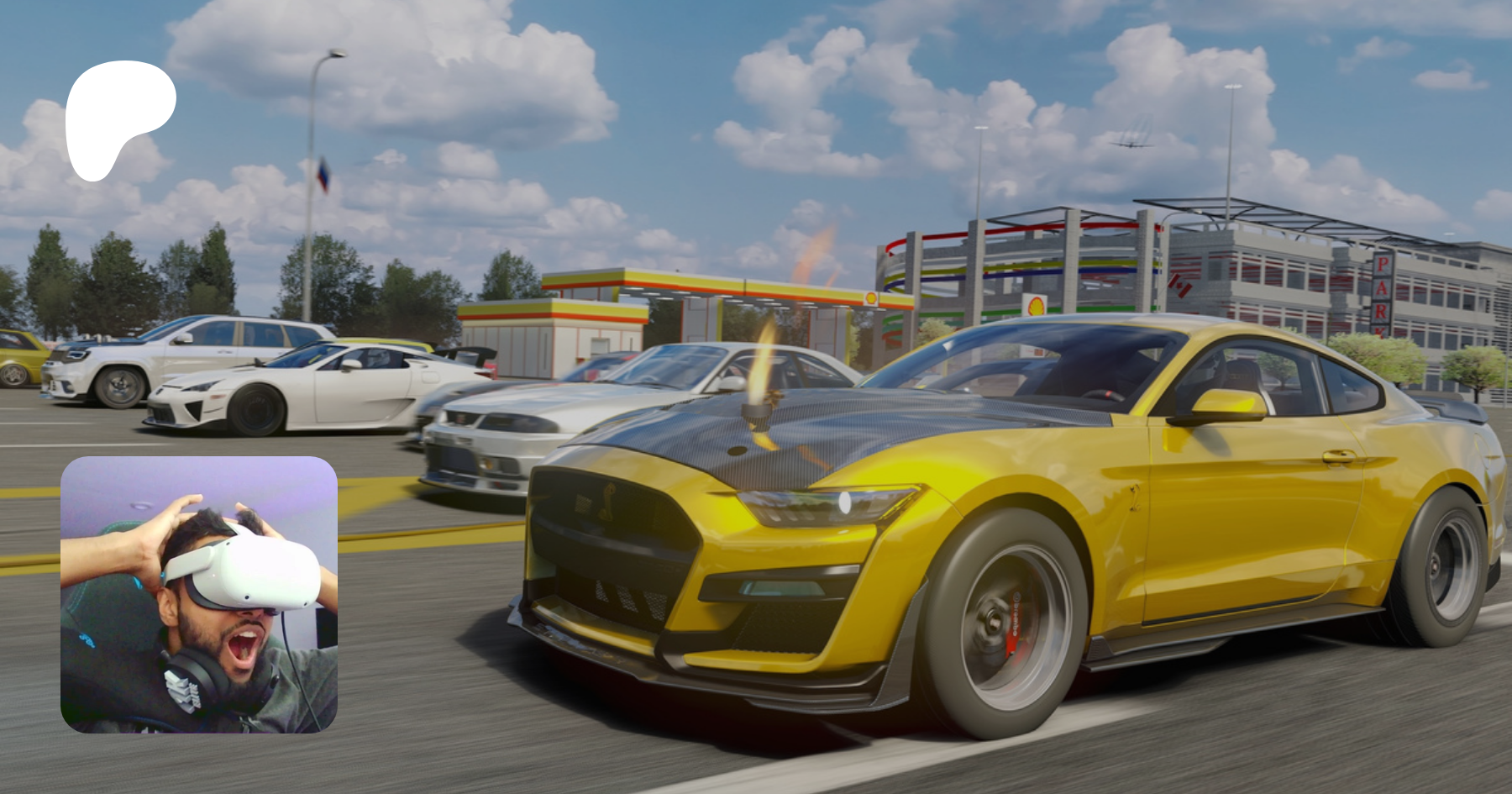Open the VR headset creator thumbnail
This screenshot has height=794, width=1512.
199,594
